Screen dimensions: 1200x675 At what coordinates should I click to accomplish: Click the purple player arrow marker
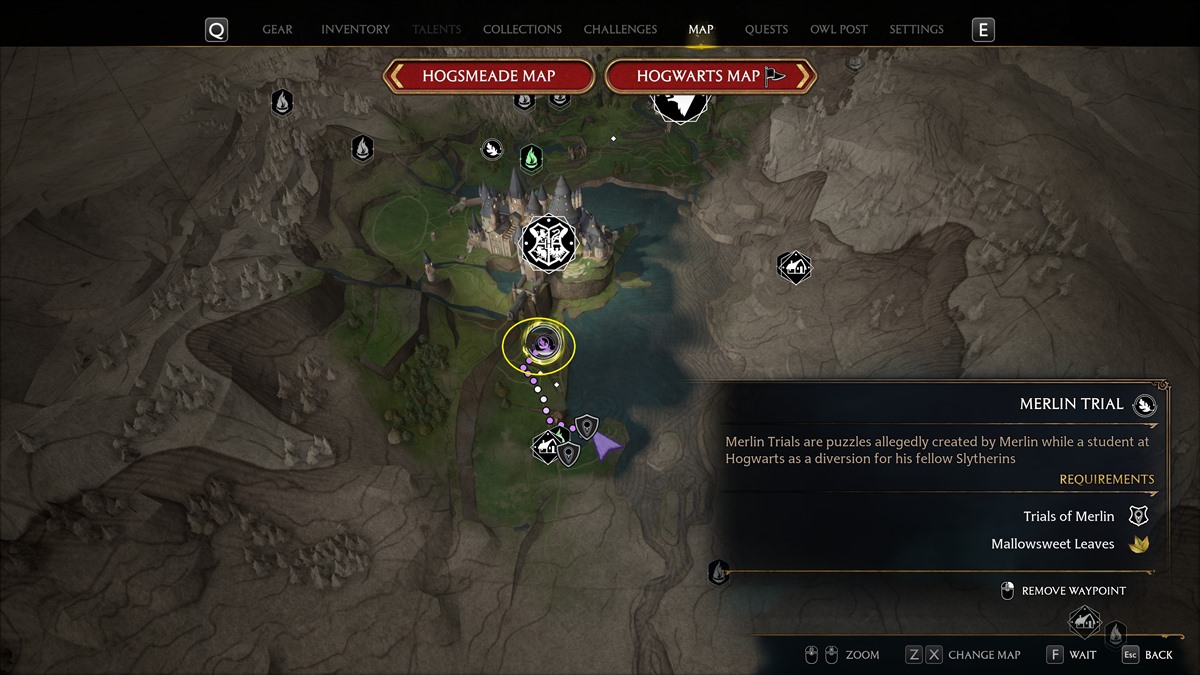coord(605,445)
